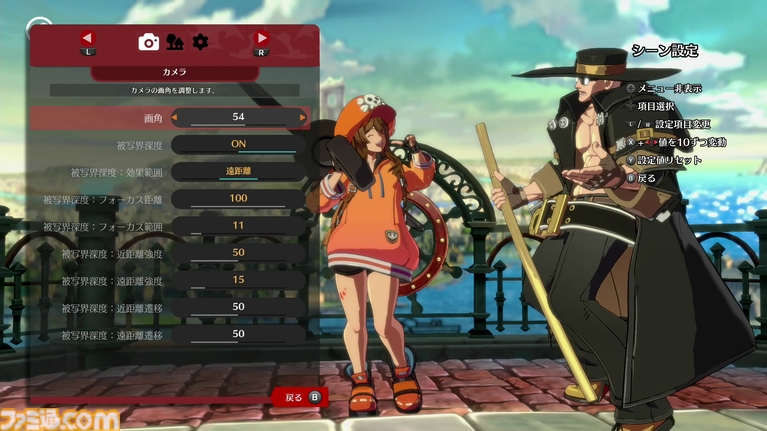Image resolution: width=767 pixels, height=431 pixels.
Task: Adjust 遠距離強度 slider set to 15
Action: [238, 280]
